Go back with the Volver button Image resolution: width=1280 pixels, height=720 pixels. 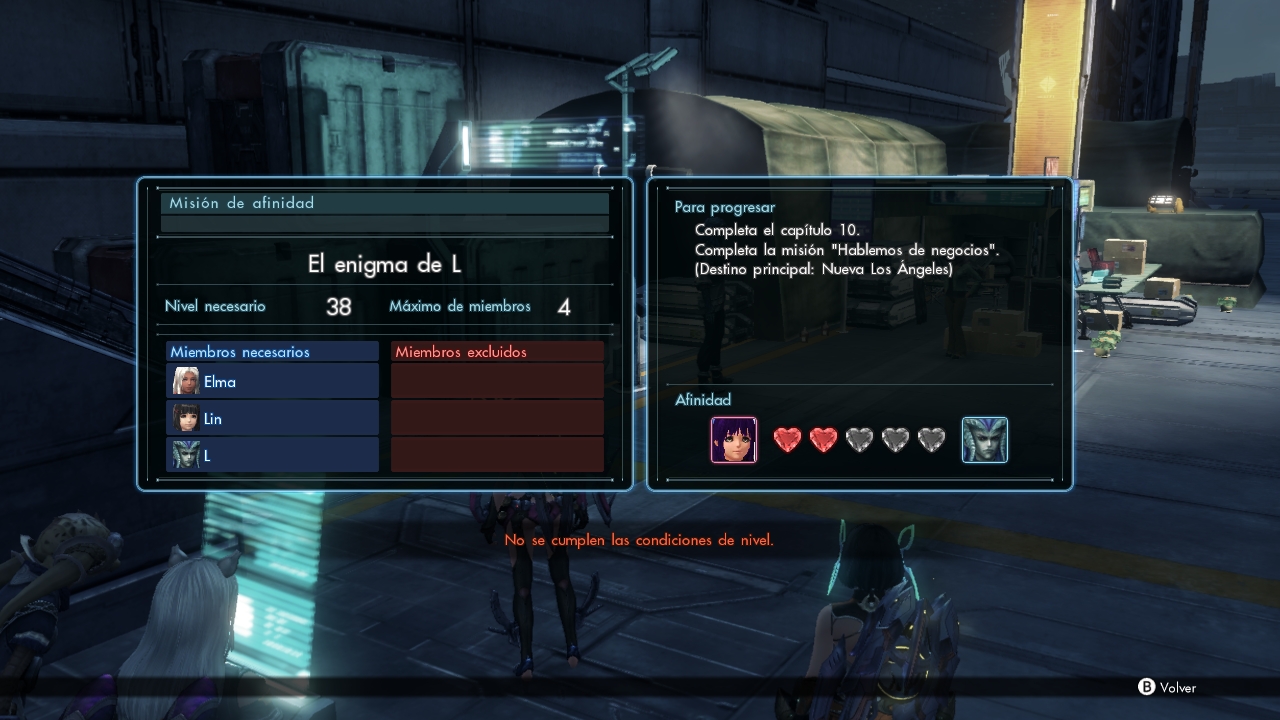point(1167,687)
